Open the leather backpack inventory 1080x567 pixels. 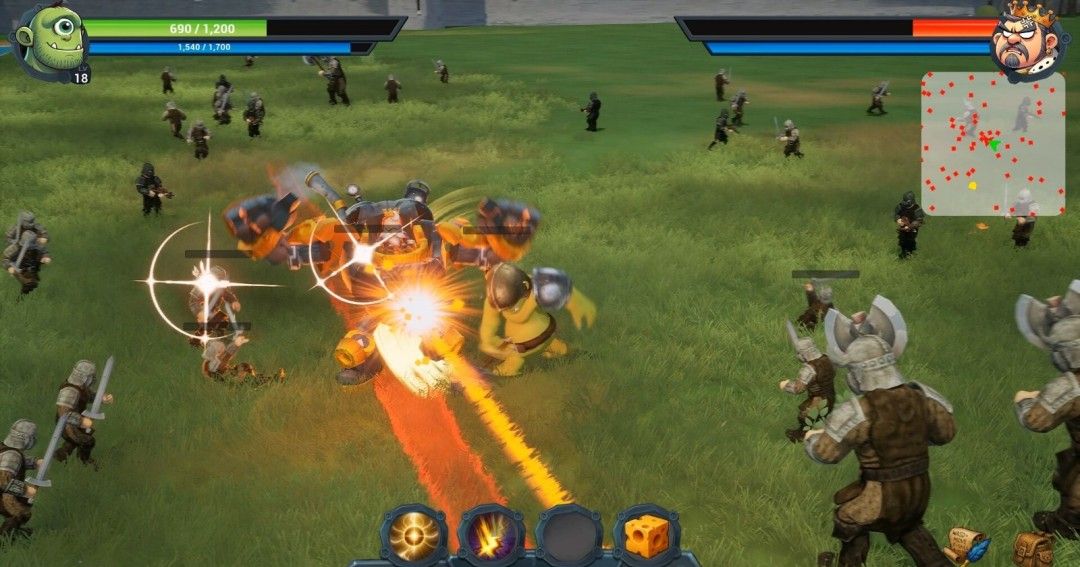coord(1033,548)
